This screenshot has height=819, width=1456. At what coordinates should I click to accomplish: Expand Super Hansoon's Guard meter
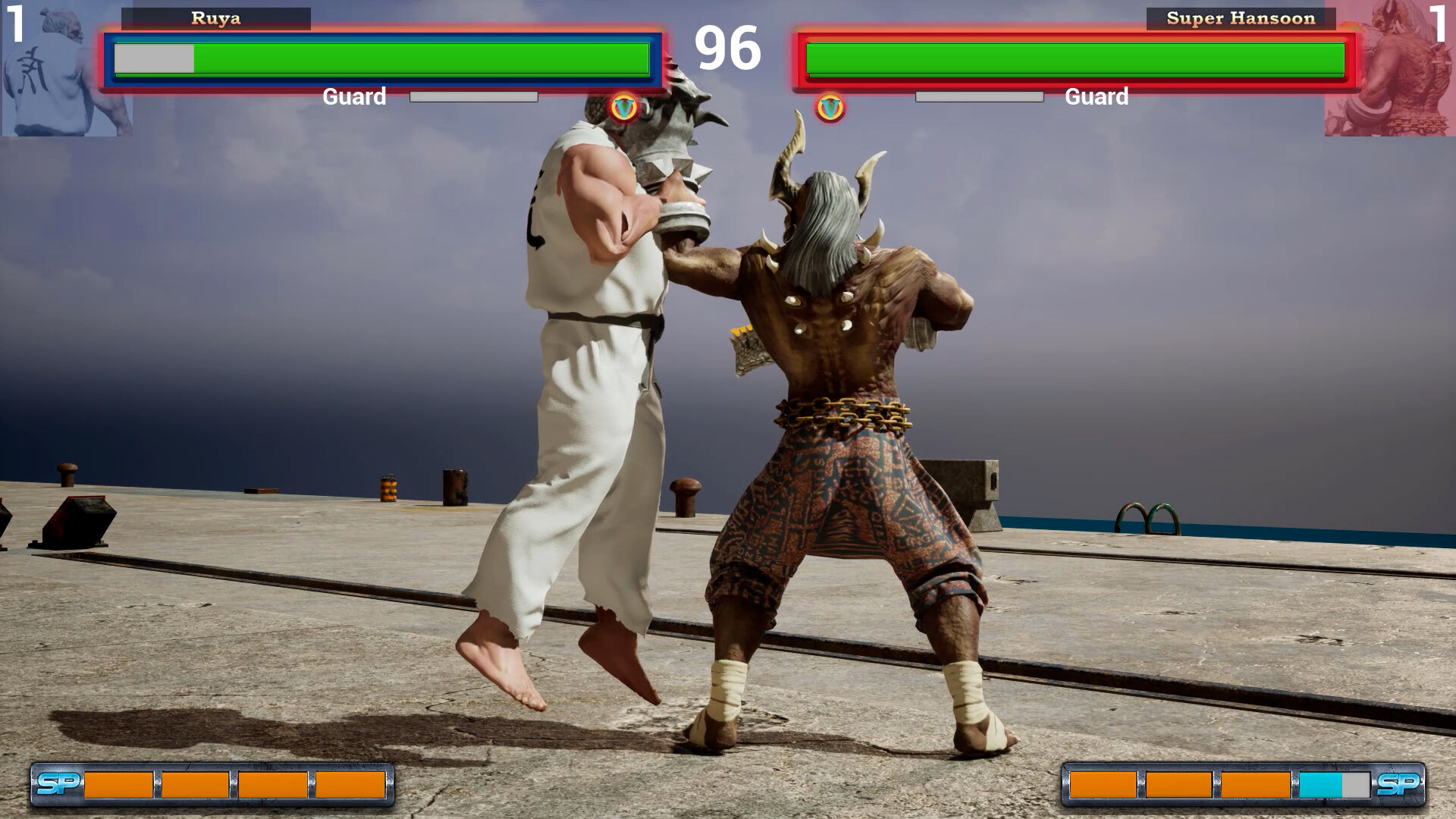pyautogui.click(x=978, y=96)
